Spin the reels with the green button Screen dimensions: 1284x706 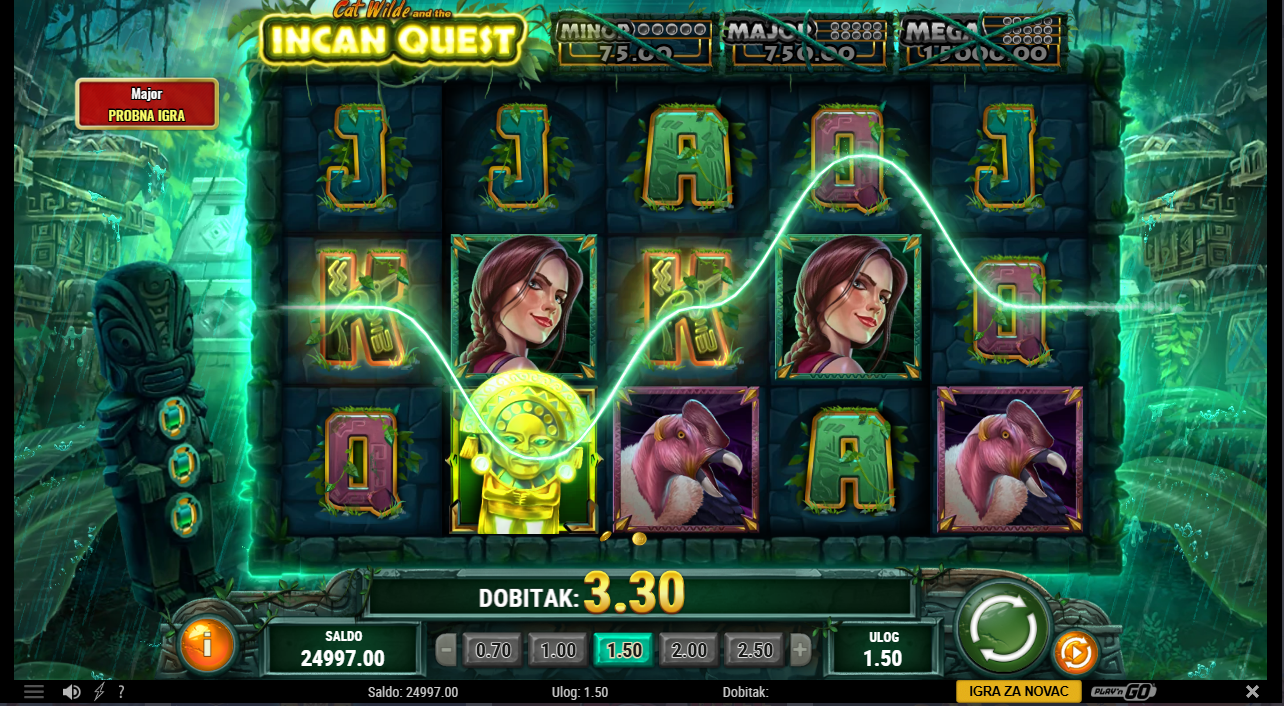pos(1003,627)
